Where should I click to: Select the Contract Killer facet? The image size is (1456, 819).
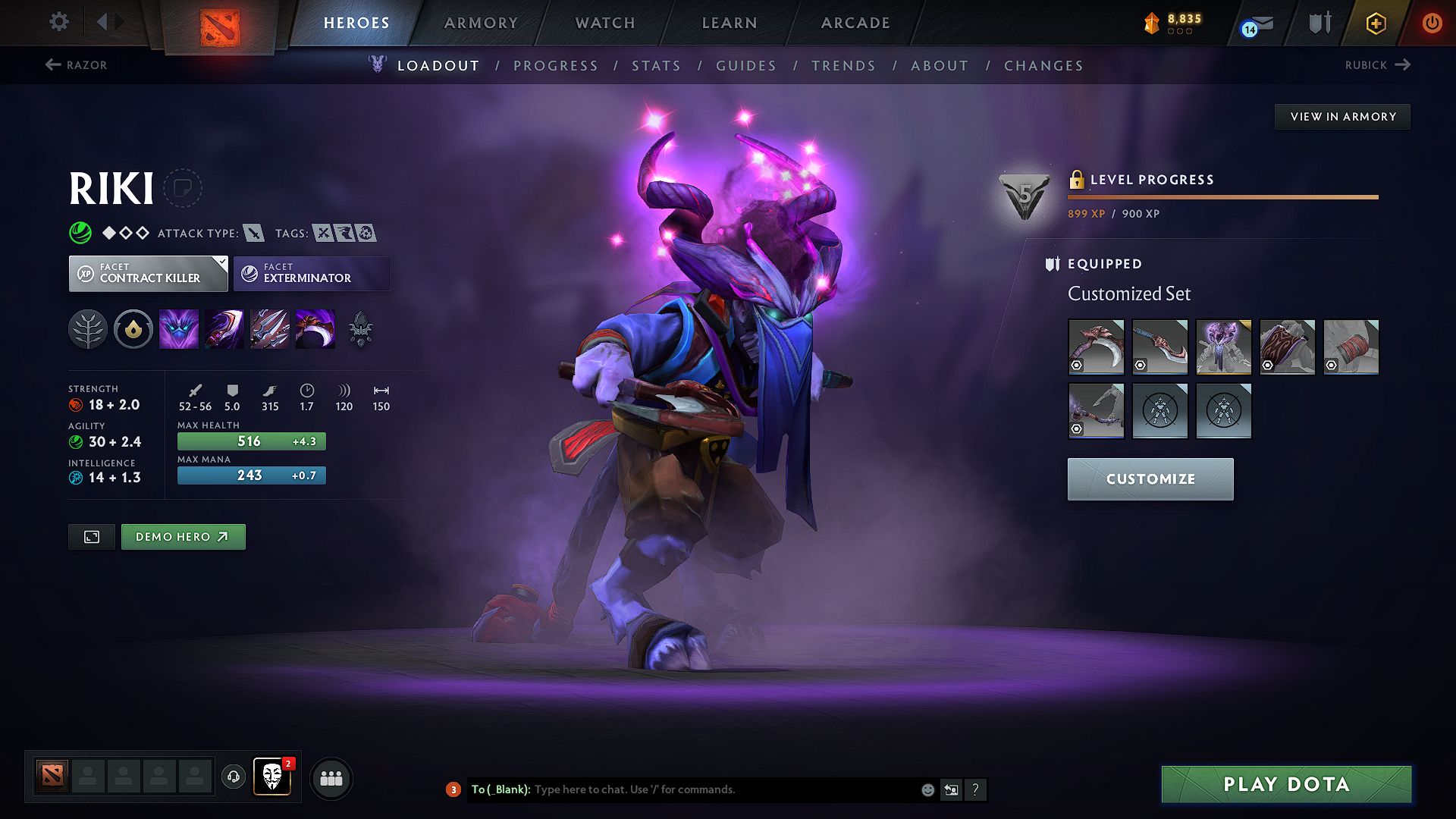(x=148, y=273)
